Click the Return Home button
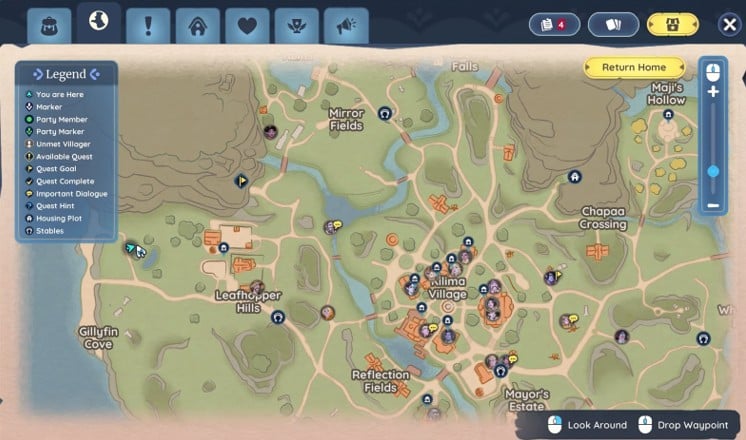Screen dimensions: 746x440 (x=634, y=67)
